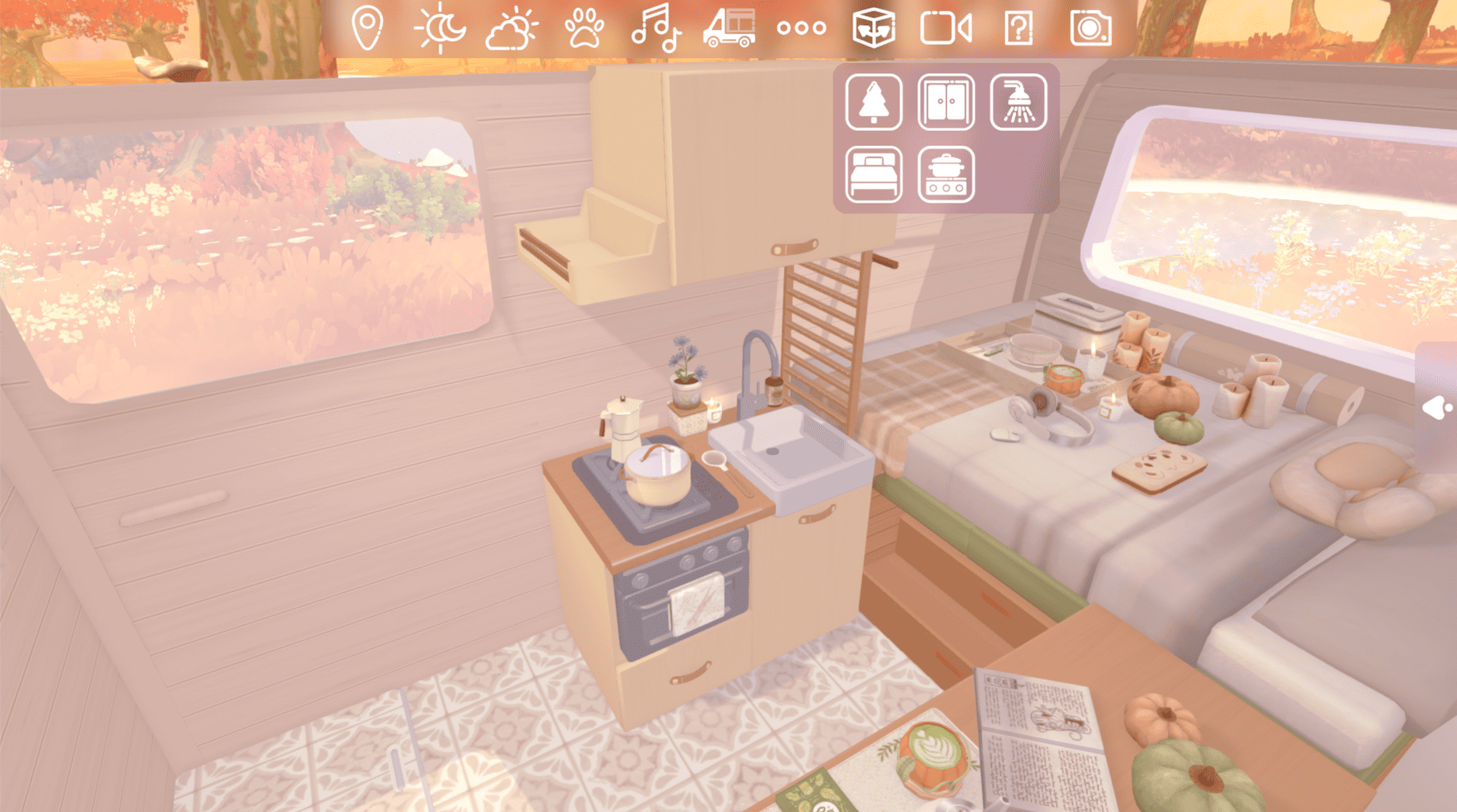Open the music notes sound menu
Viewport: 1457px width, 812px height.
(x=655, y=27)
